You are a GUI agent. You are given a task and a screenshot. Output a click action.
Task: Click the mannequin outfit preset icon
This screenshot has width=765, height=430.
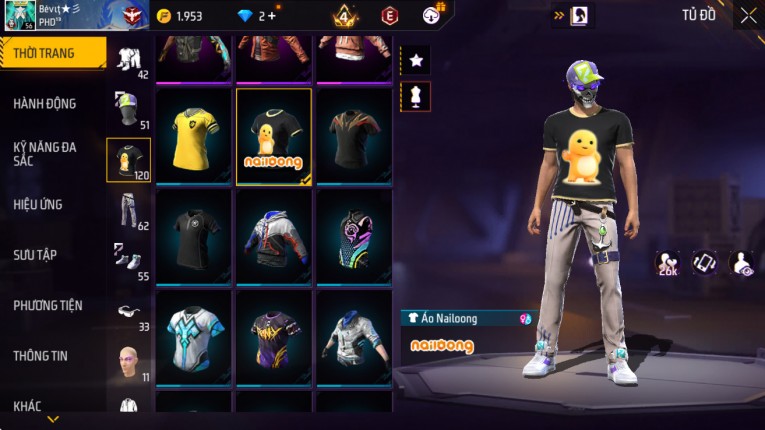point(416,96)
